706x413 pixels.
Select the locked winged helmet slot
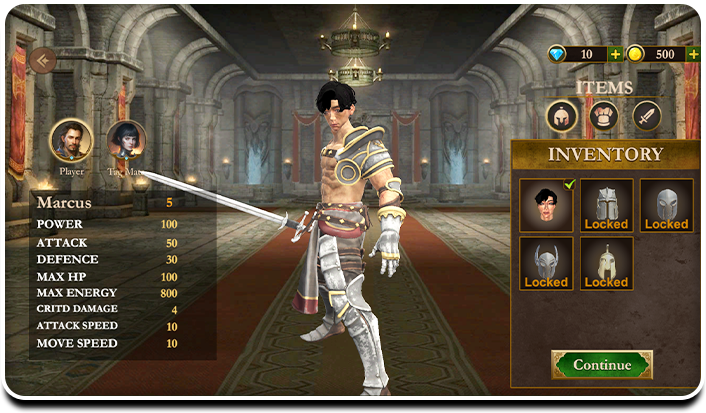[x=546, y=263]
